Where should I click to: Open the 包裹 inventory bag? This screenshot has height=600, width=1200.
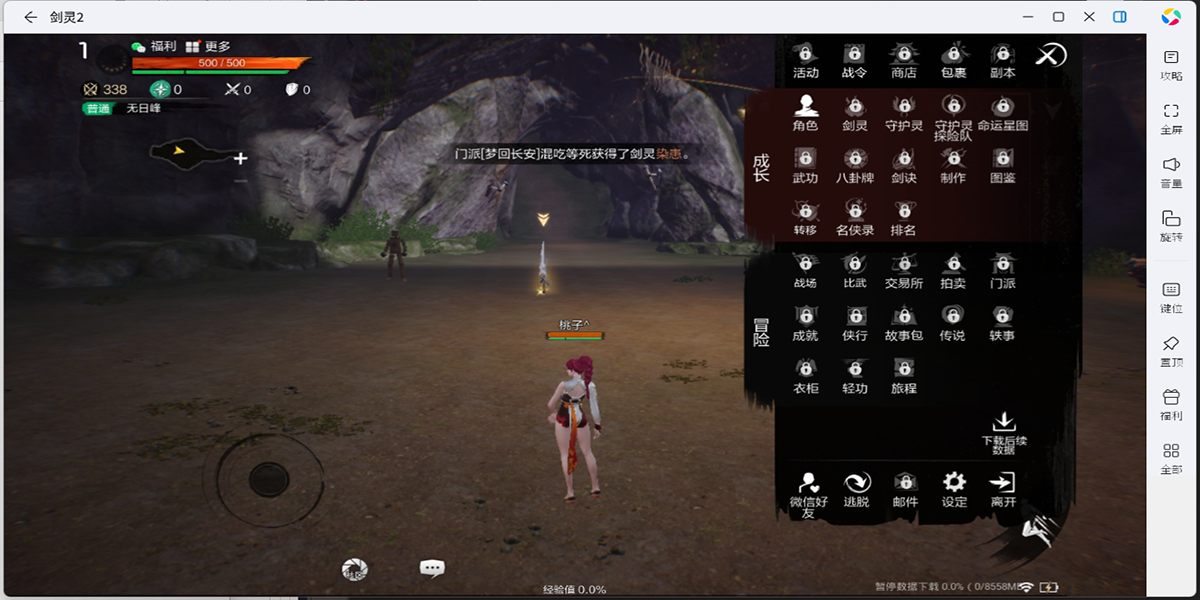pyautogui.click(x=953, y=59)
